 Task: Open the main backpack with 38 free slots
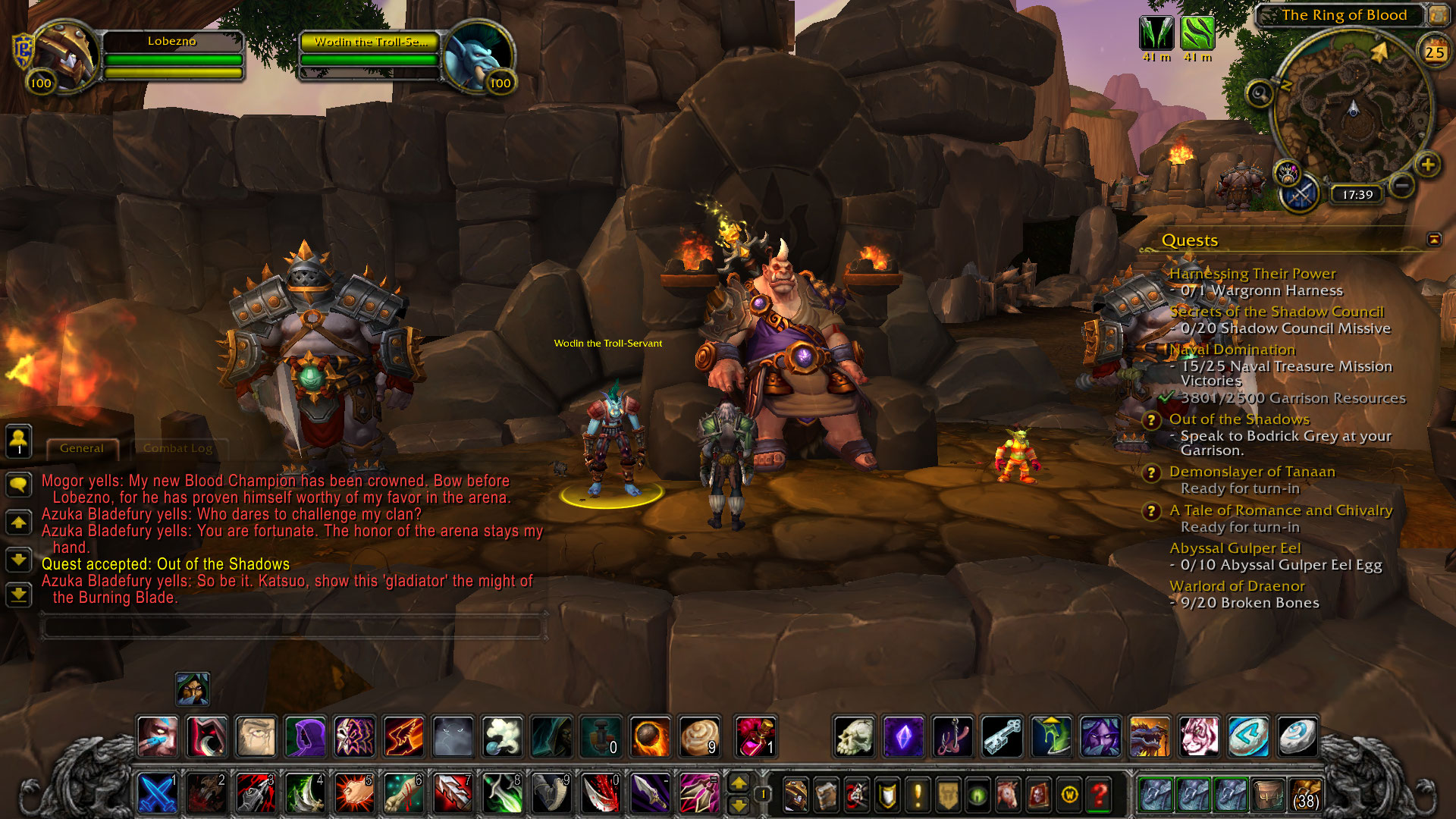pos(1305,795)
